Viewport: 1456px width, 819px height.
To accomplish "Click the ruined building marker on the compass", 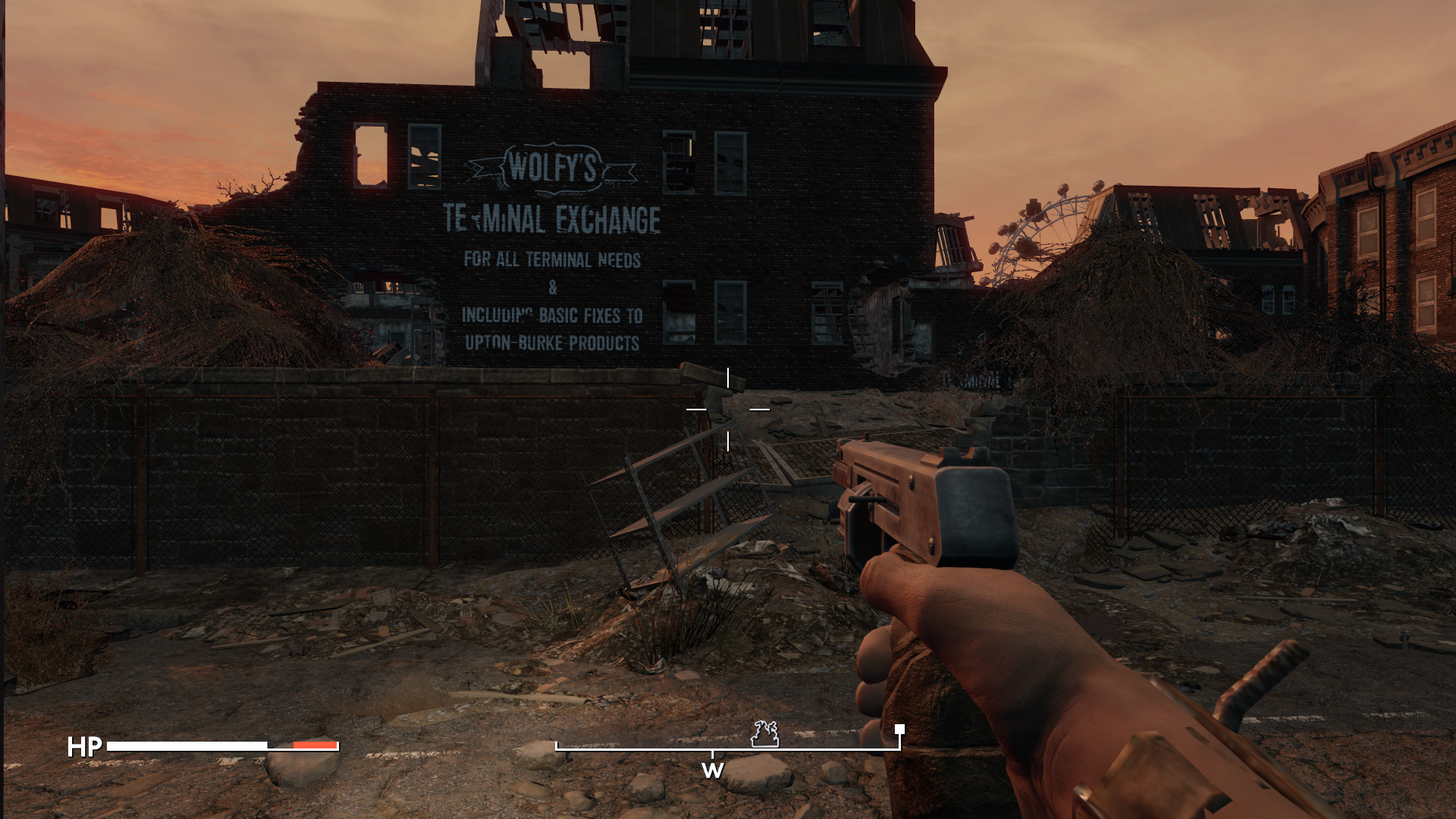I will (764, 734).
